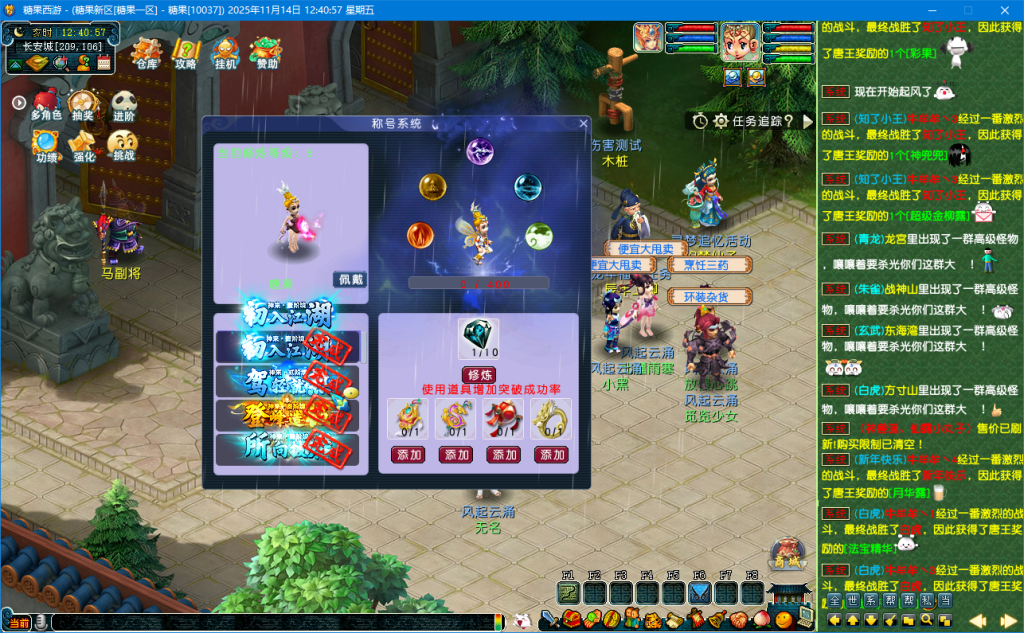Open the 挑战 challenge menu

click(x=122, y=146)
